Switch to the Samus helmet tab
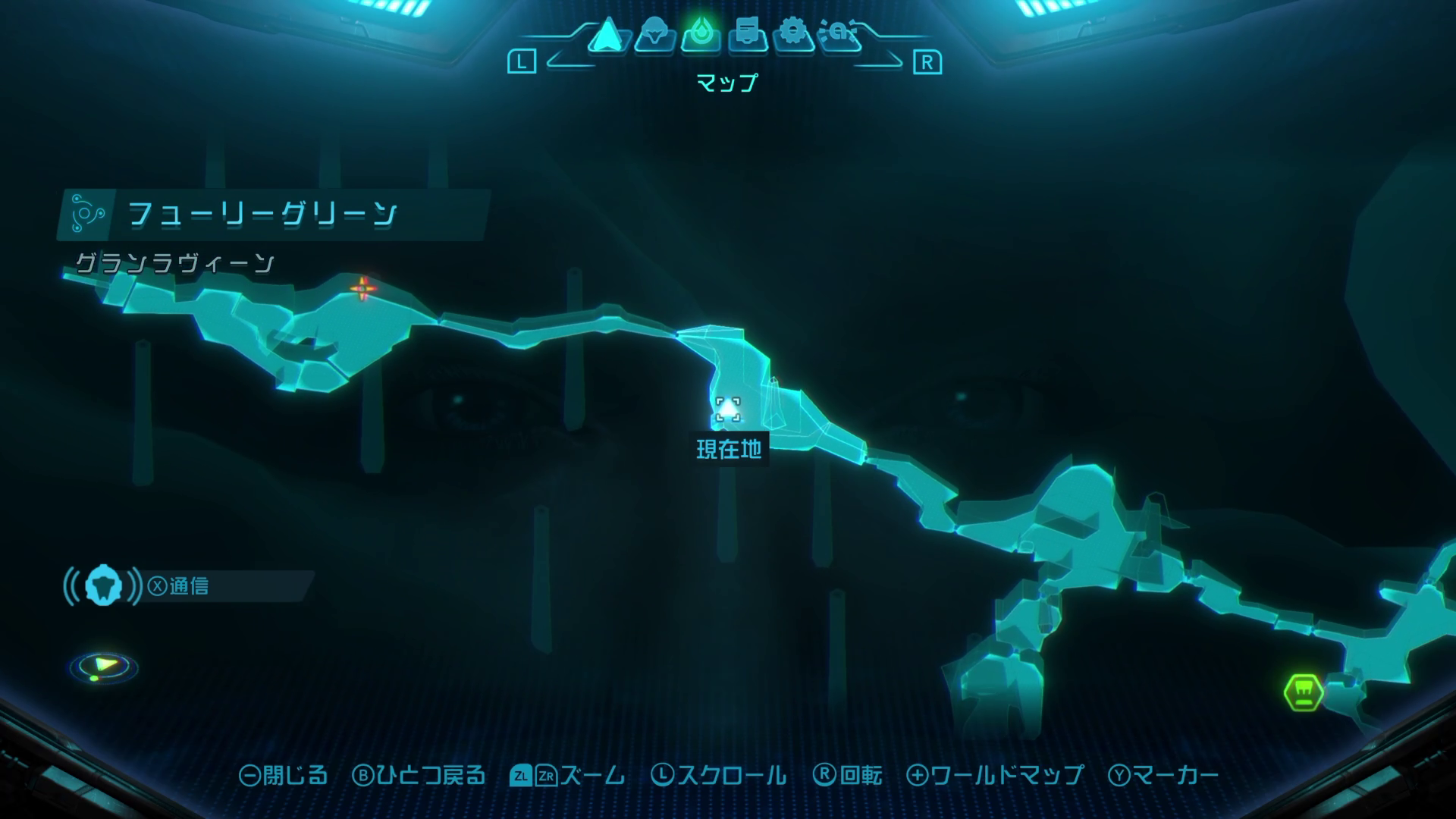The image size is (1456, 819). click(654, 35)
